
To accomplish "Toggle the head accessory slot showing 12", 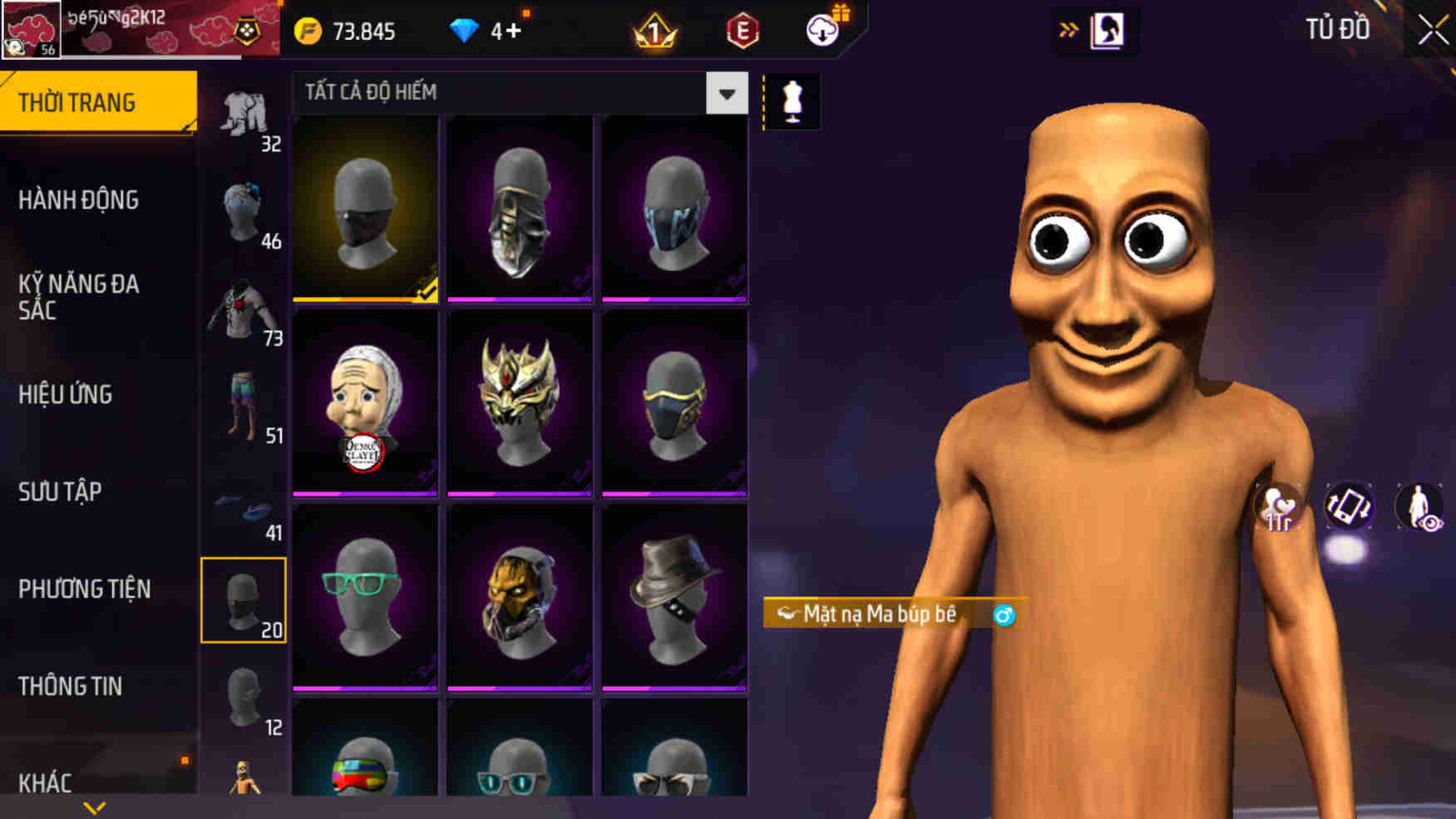I will 244,698.
